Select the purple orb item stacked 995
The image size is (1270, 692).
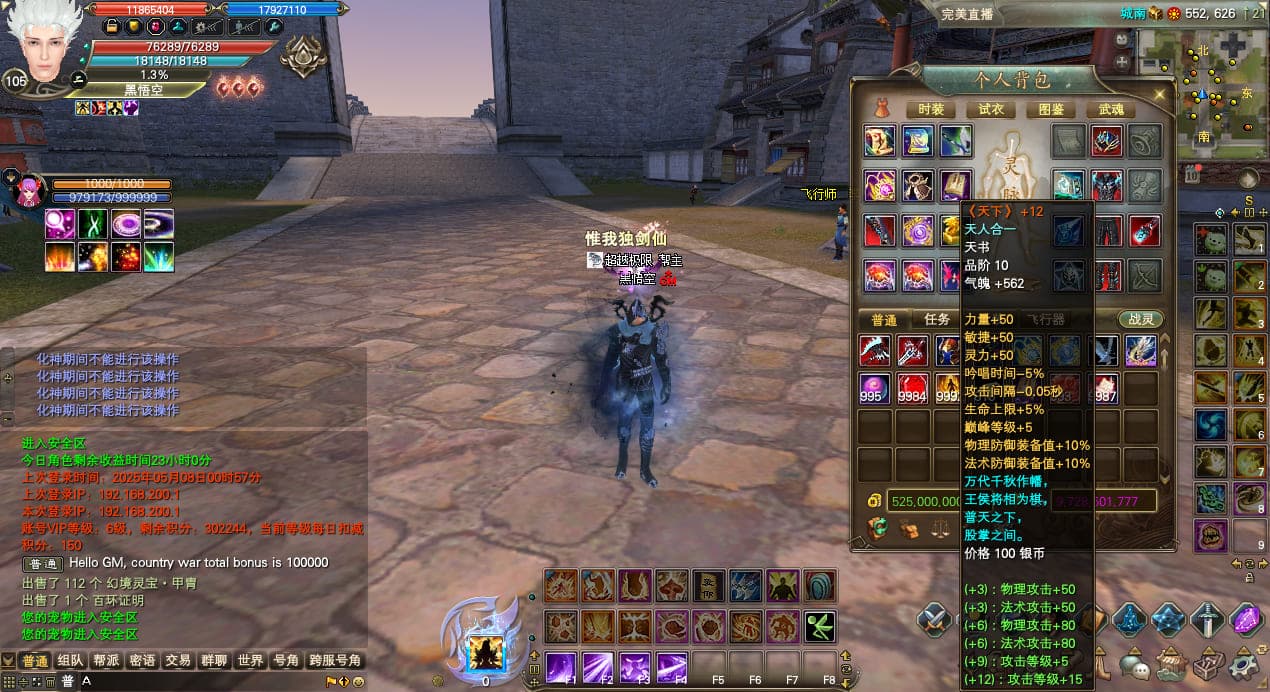pyautogui.click(x=875, y=387)
